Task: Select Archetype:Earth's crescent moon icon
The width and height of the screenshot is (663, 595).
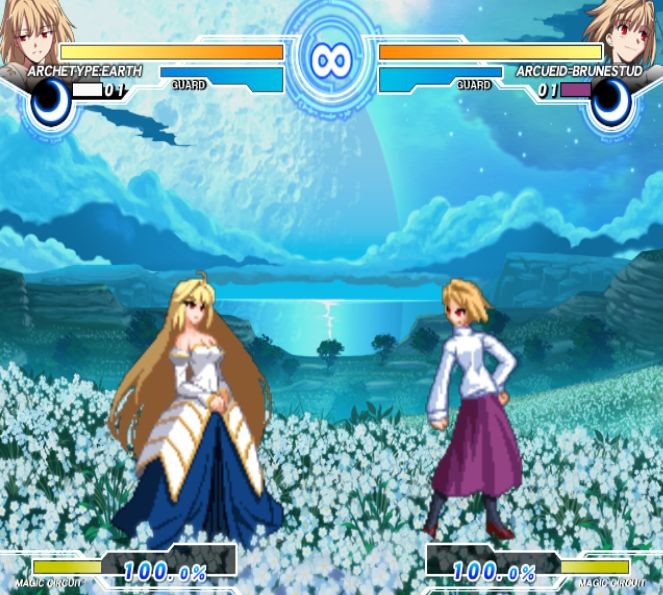Action: (48, 102)
